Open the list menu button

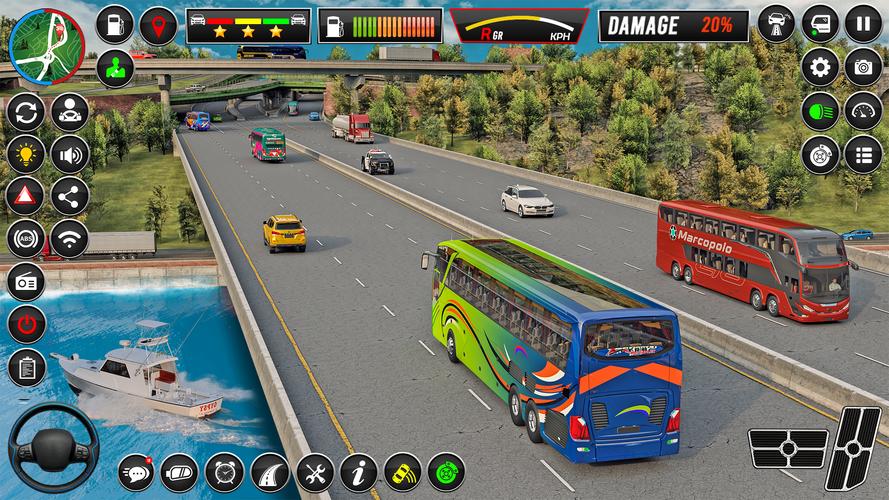click(x=863, y=155)
